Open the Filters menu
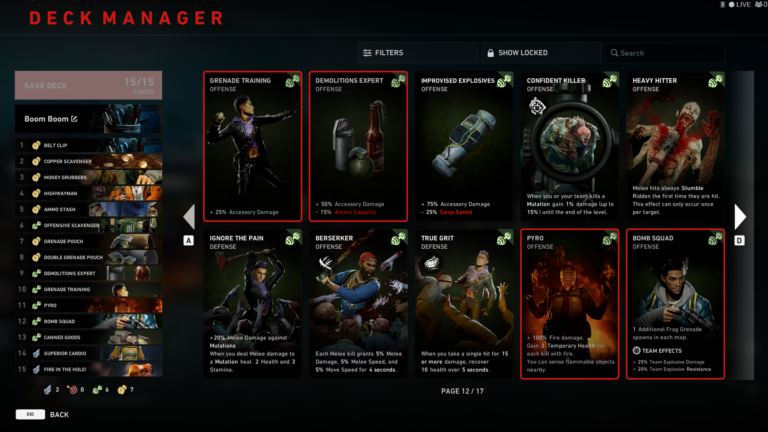 tap(417, 53)
